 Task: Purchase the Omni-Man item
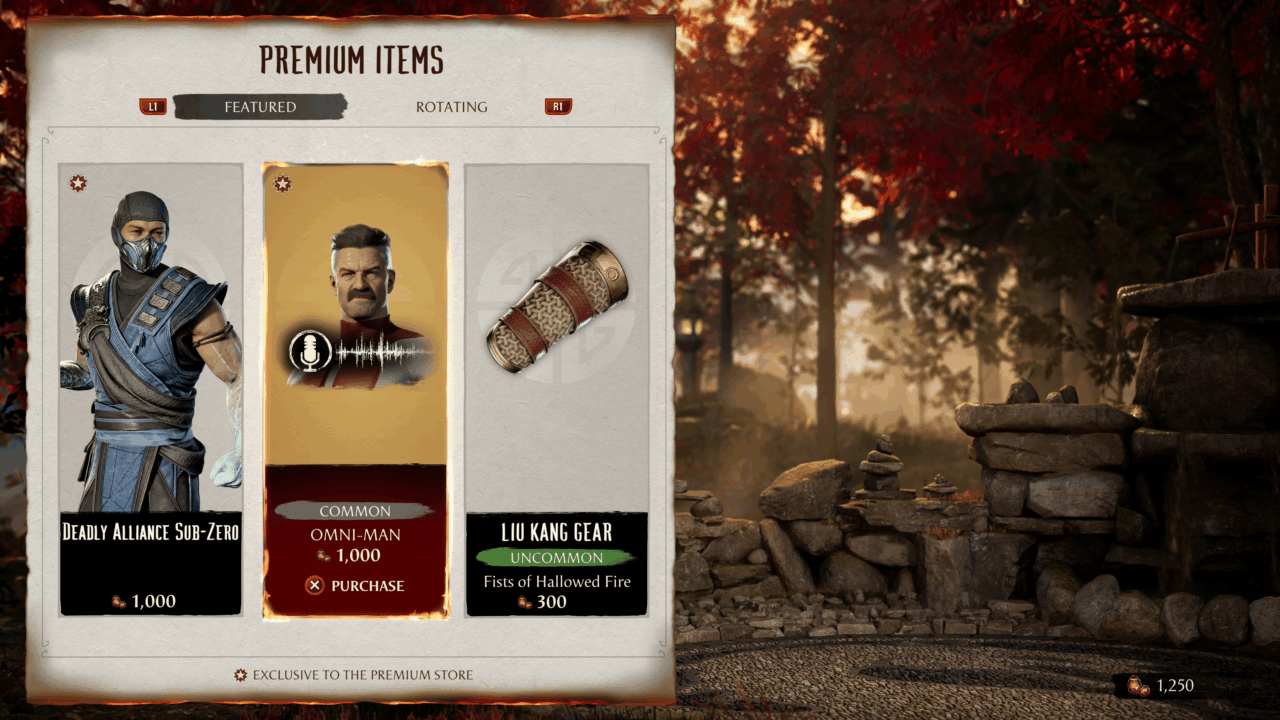[x=355, y=586]
